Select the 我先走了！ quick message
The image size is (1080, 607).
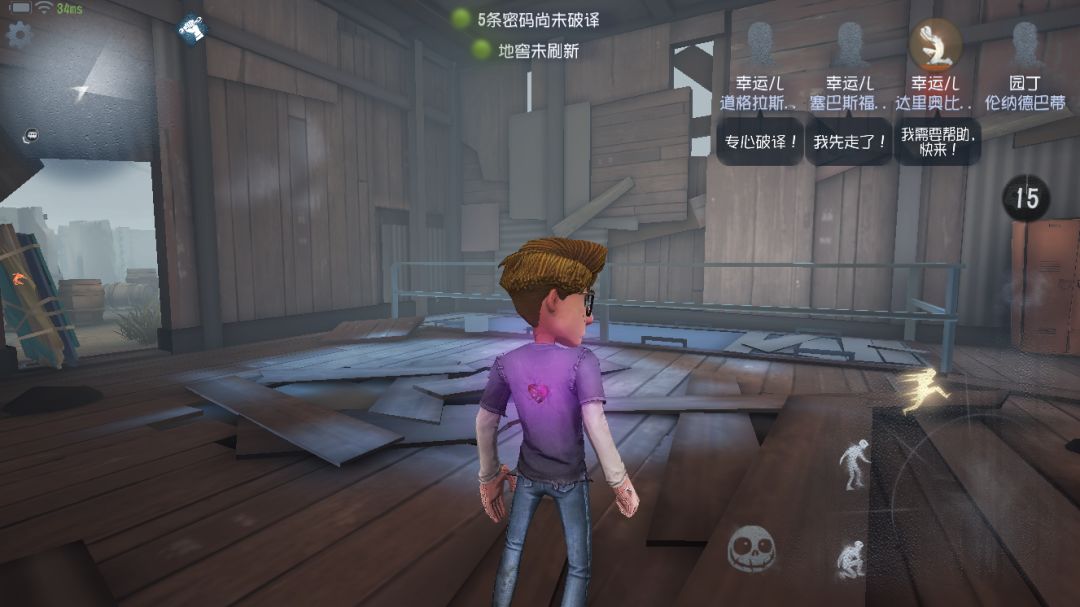point(850,142)
